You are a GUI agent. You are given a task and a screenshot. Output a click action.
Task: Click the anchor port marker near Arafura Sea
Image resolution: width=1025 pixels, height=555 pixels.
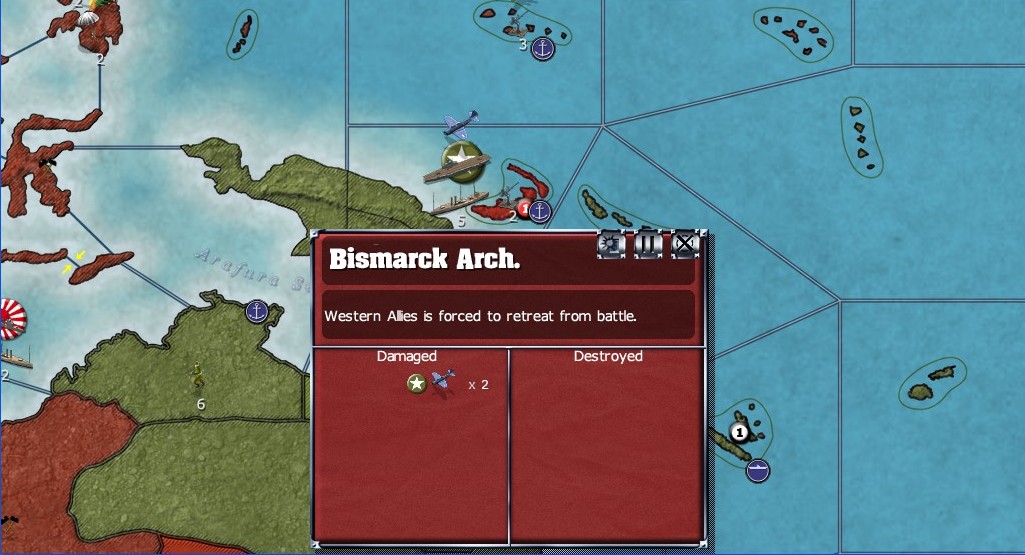pyautogui.click(x=258, y=311)
